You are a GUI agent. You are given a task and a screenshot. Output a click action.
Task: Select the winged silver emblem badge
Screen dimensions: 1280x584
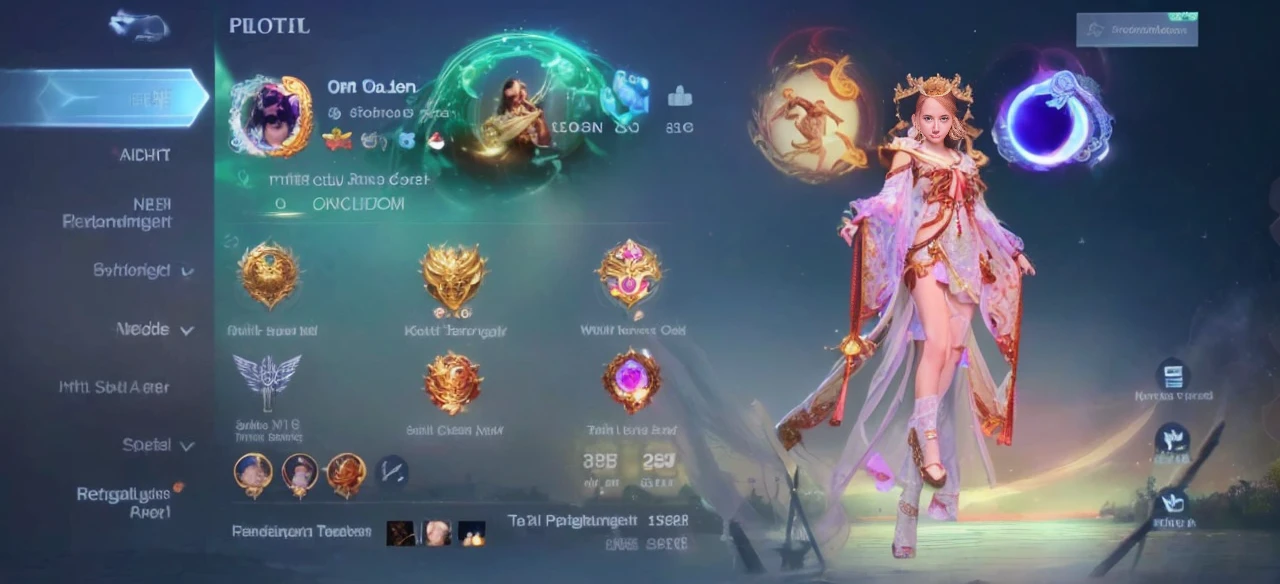(267, 378)
